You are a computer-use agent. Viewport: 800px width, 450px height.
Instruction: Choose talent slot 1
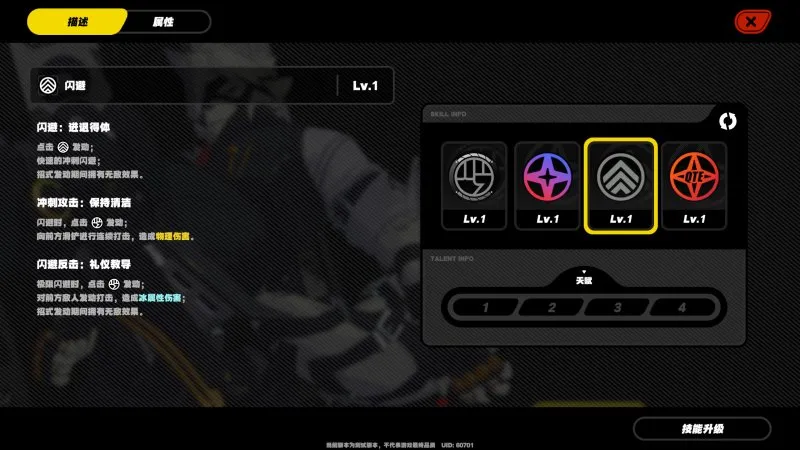486,307
